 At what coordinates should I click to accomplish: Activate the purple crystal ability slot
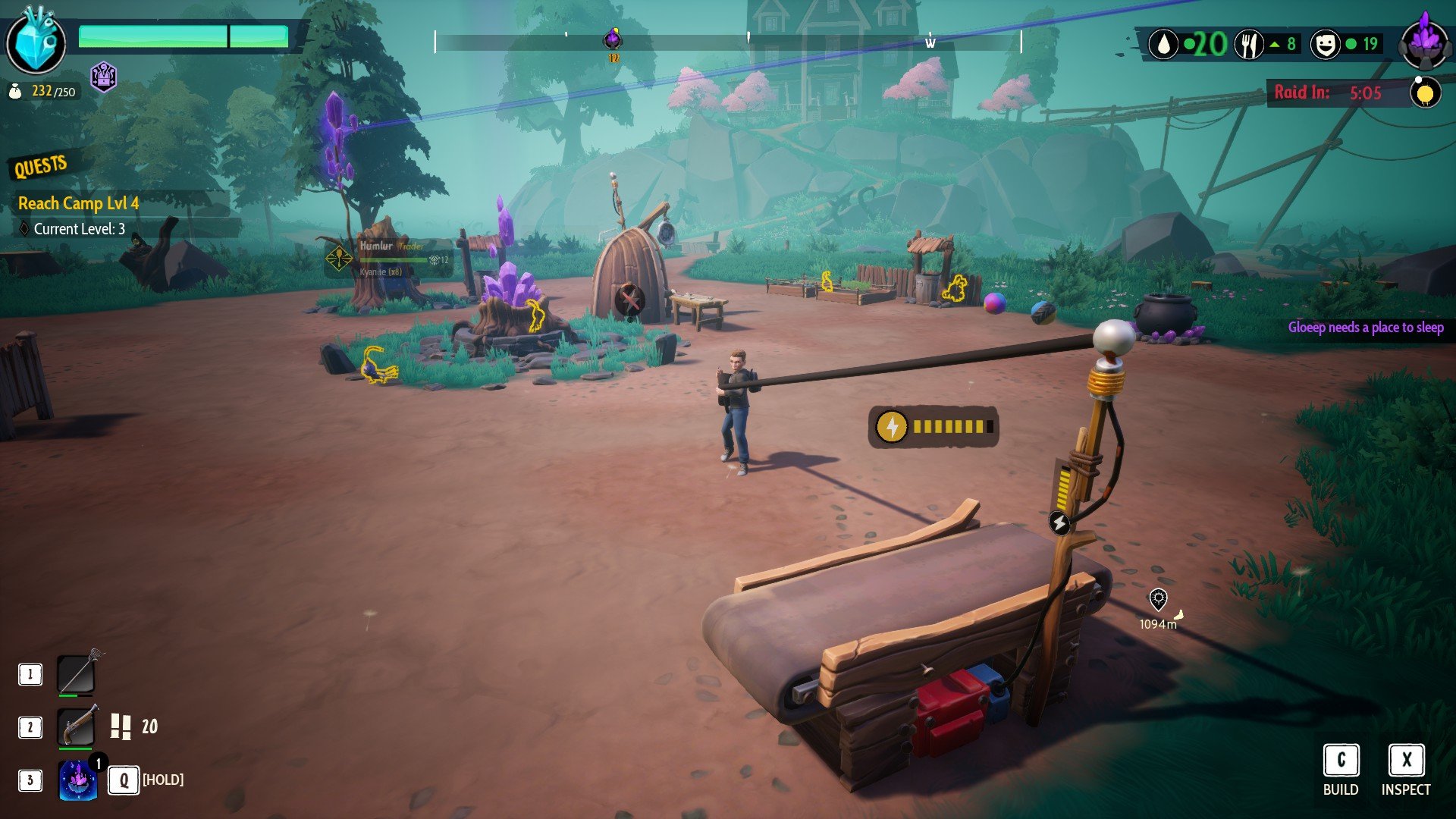pos(78,780)
